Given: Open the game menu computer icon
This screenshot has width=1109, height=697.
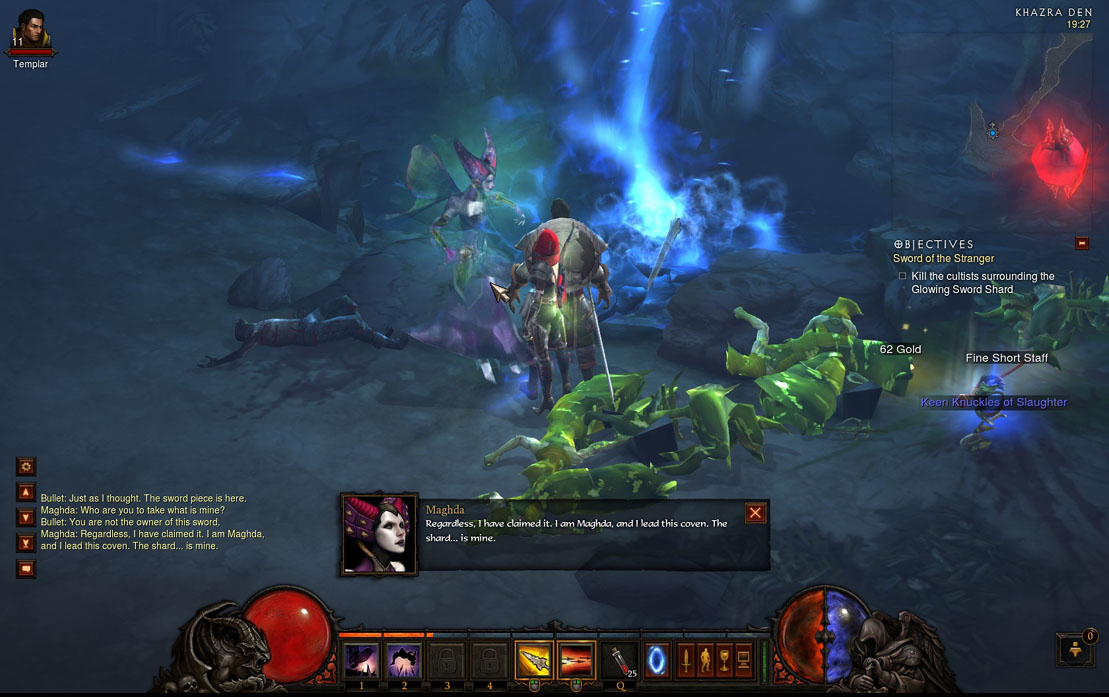Looking at the screenshot, I should pyautogui.click(x=744, y=660).
